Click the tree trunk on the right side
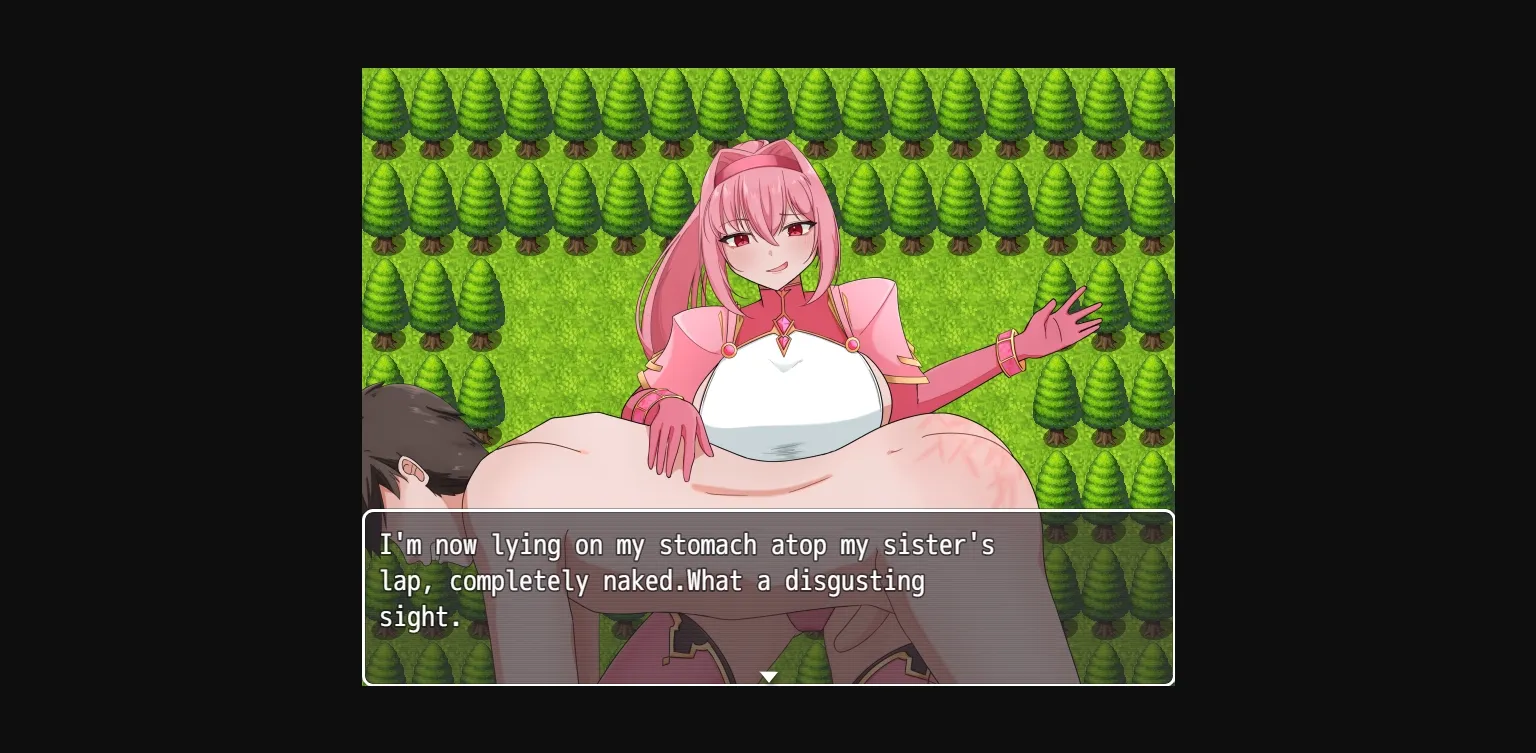 coord(1056,436)
